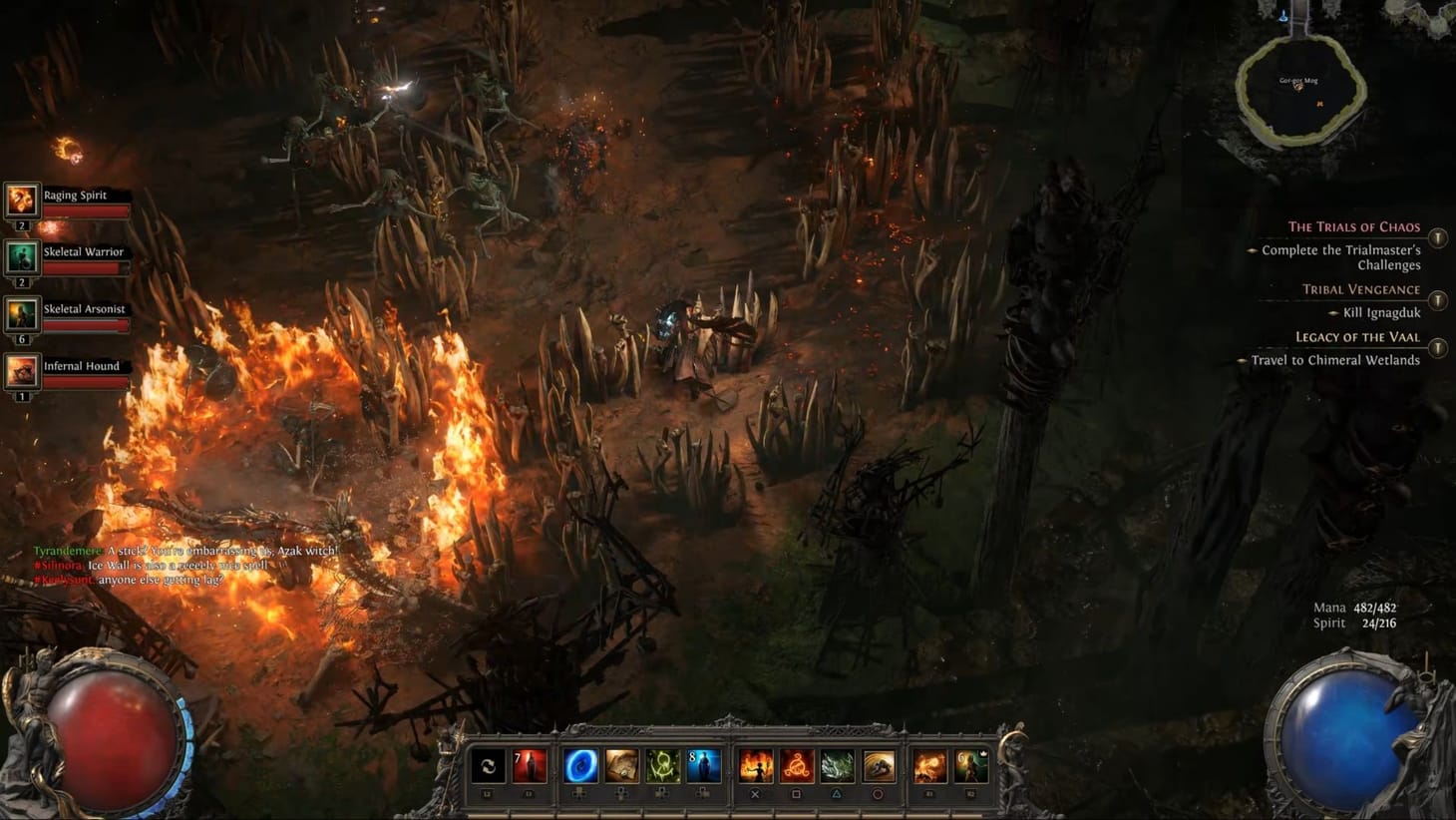This screenshot has width=1456, height=820.
Task: Collapse the Trialmaster's Challenges objective marker
Action: (x=1251, y=250)
